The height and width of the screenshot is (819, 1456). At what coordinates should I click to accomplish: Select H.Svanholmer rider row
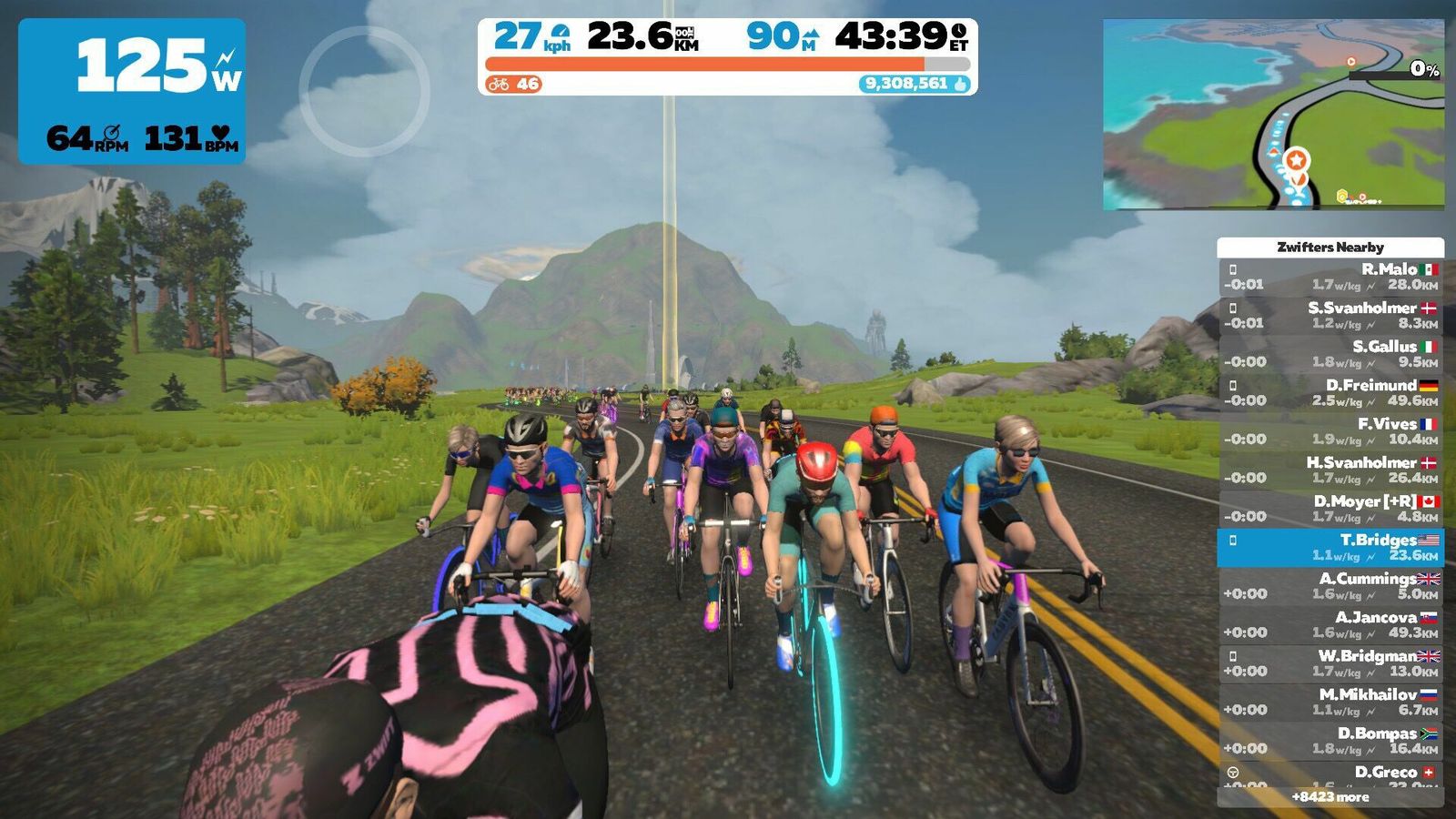[1330, 470]
